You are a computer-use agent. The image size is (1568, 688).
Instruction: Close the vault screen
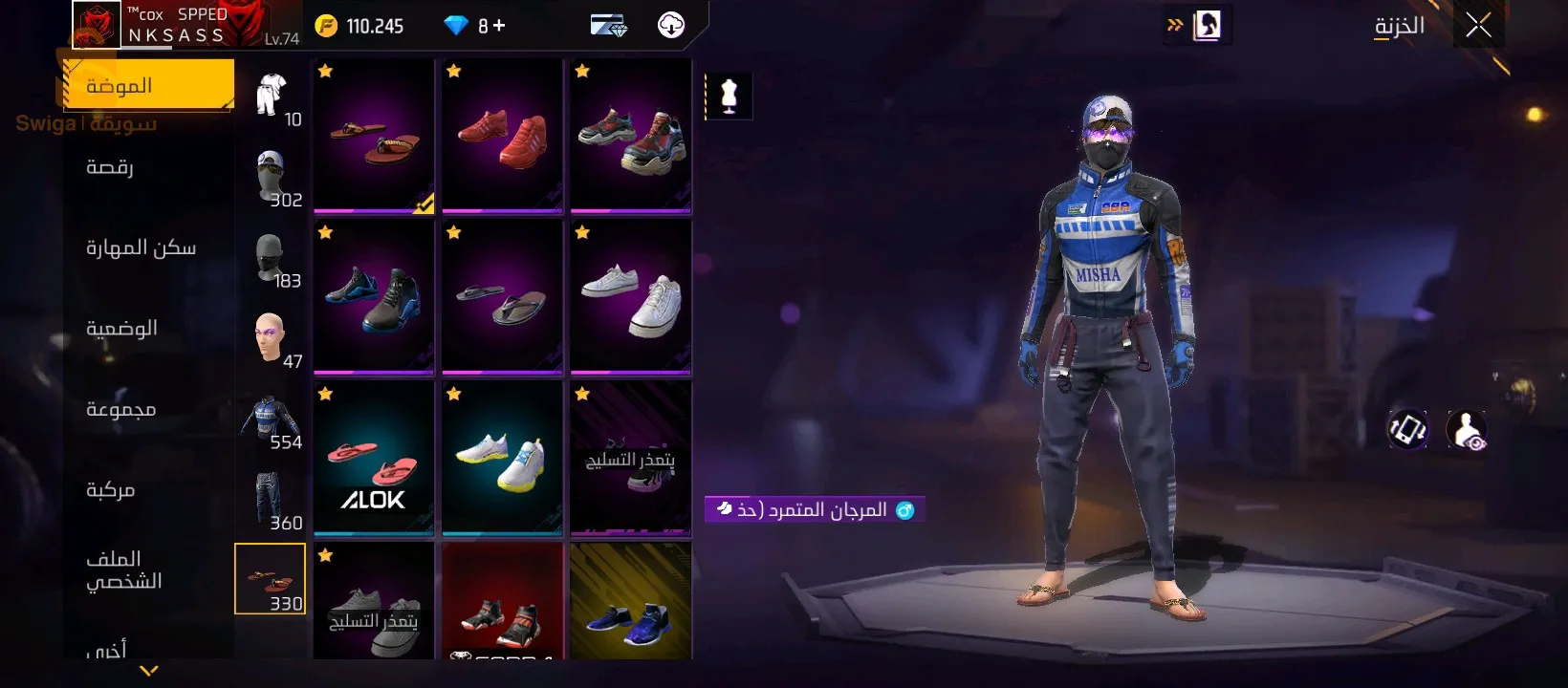tap(1478, 26)
